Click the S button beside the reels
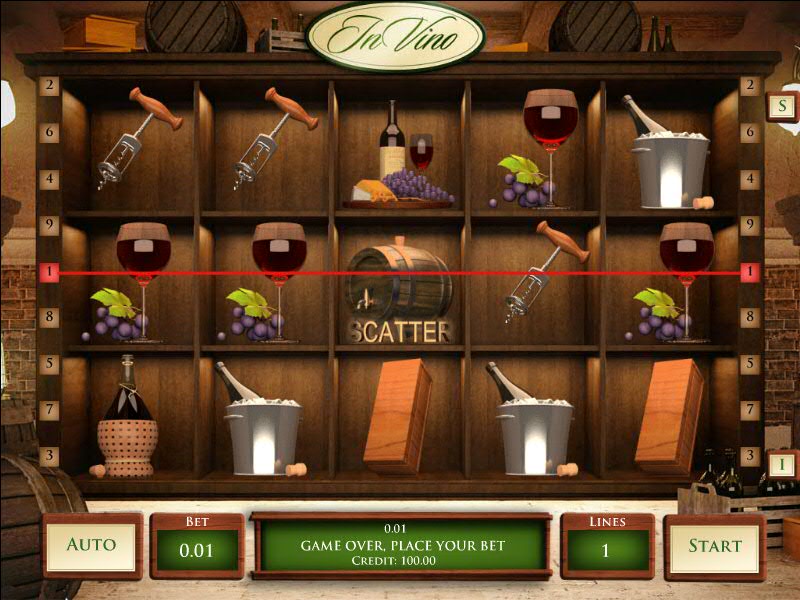 tap(780, 106)
